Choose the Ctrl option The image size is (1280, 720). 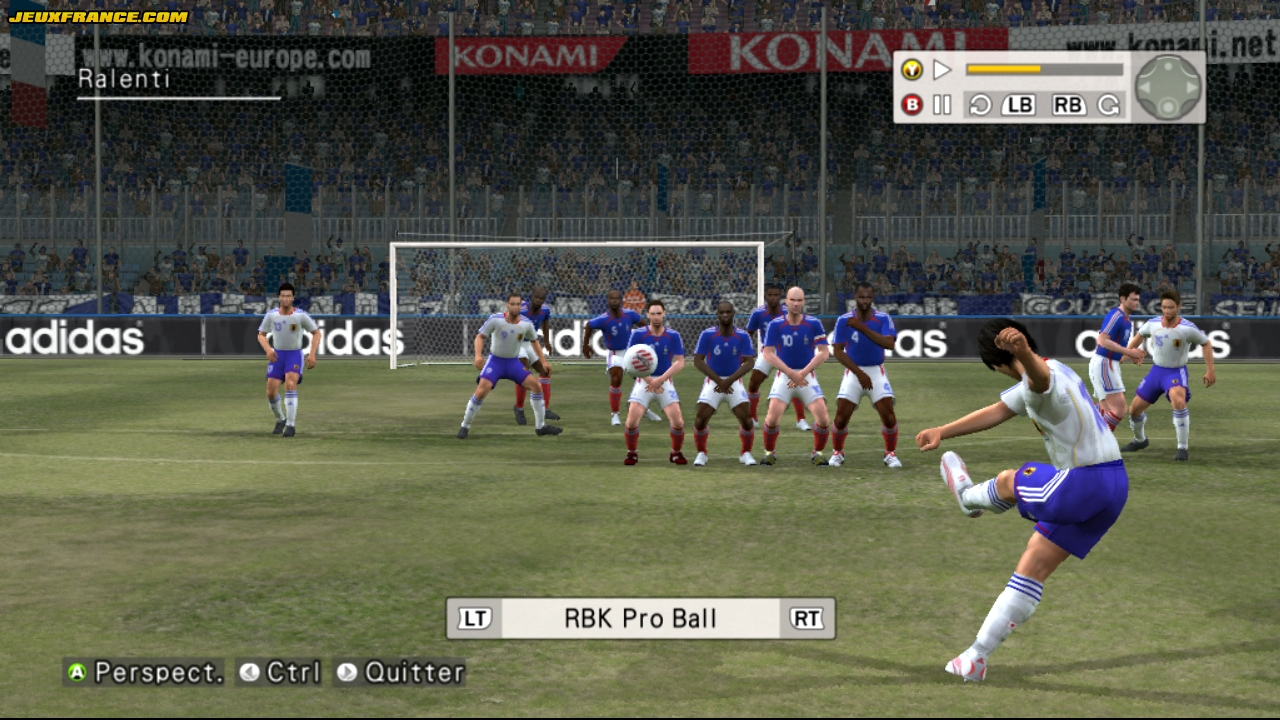coord(293,673)
